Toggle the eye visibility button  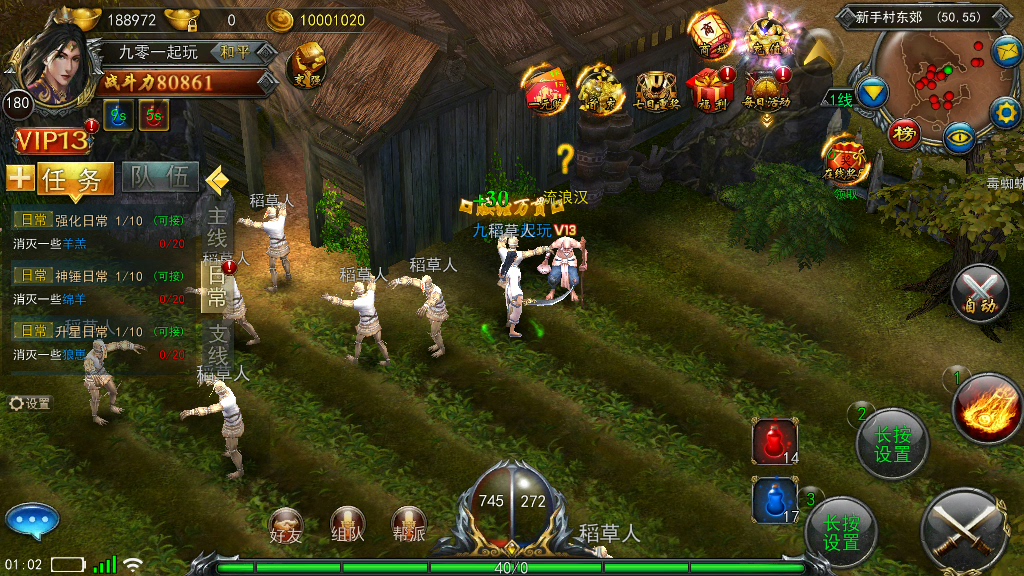pos(960,136)
